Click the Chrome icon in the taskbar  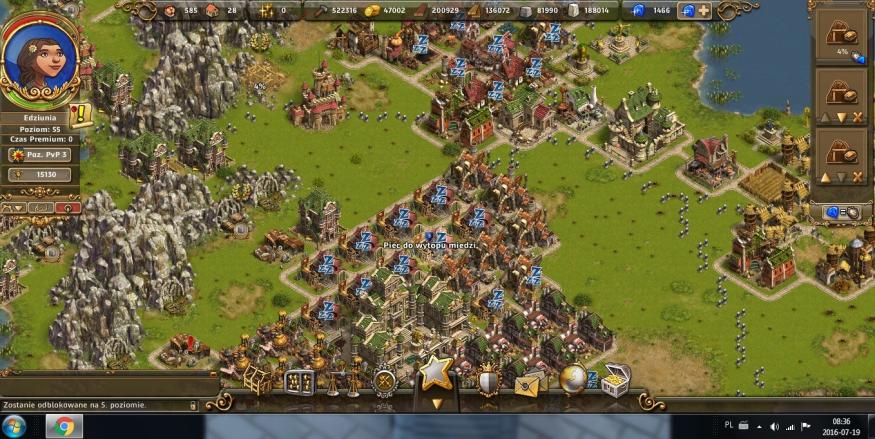pyautogui.click(x=63, y=425)
